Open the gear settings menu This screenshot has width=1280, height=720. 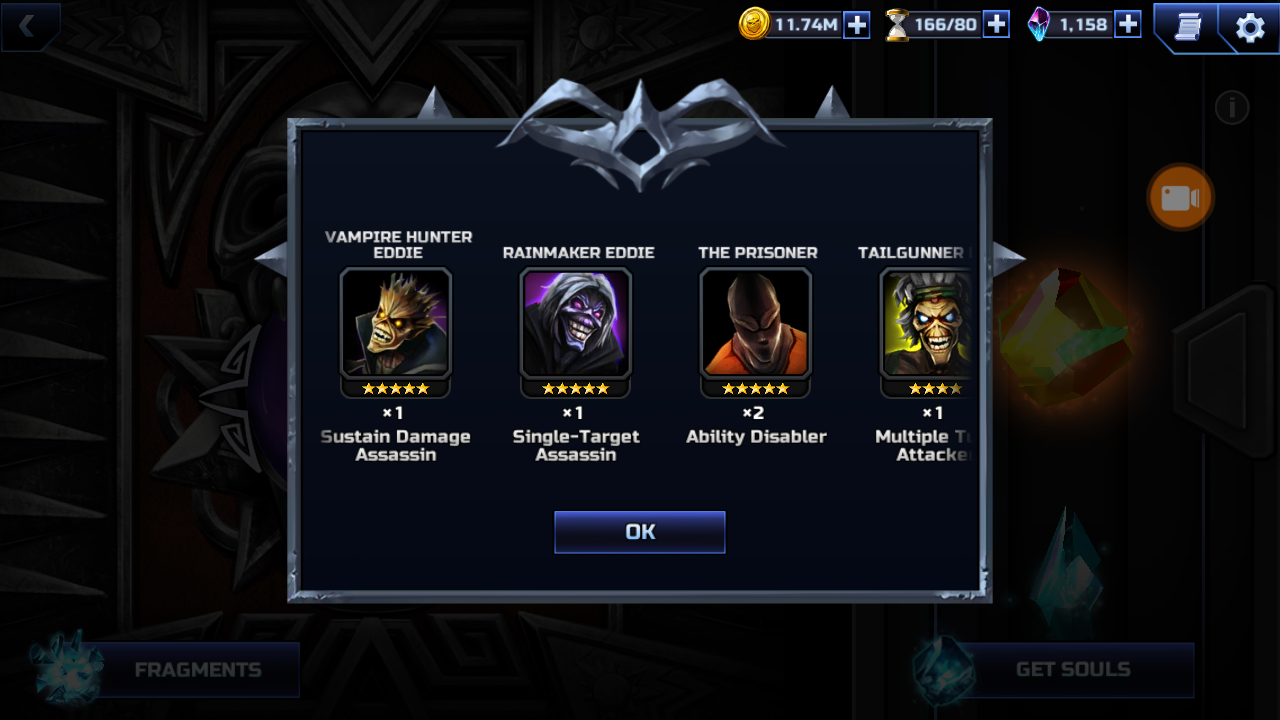(x=1250, y=27)
